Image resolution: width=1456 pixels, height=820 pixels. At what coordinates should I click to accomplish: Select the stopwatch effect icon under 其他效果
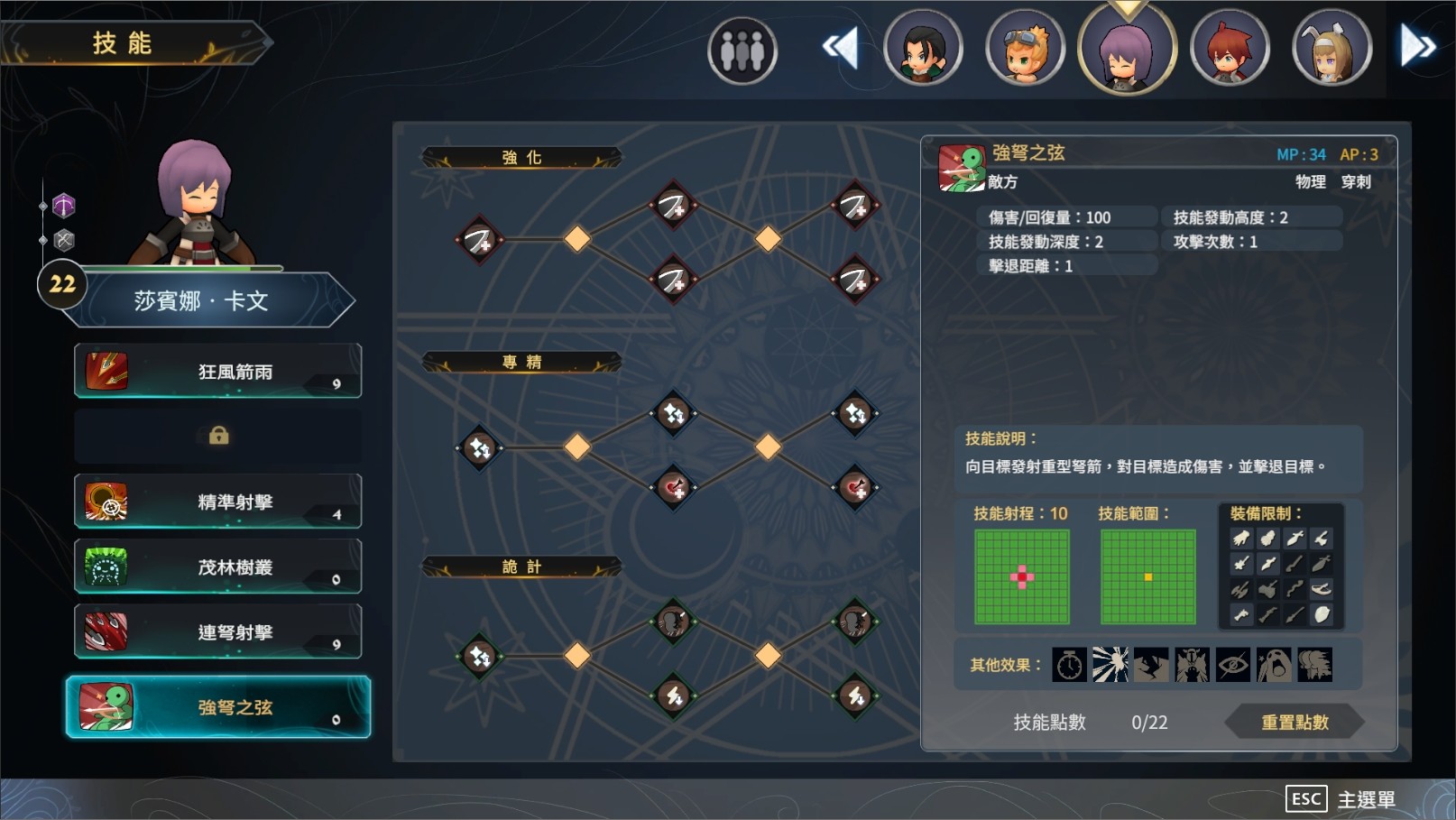tap(1069, 665)
